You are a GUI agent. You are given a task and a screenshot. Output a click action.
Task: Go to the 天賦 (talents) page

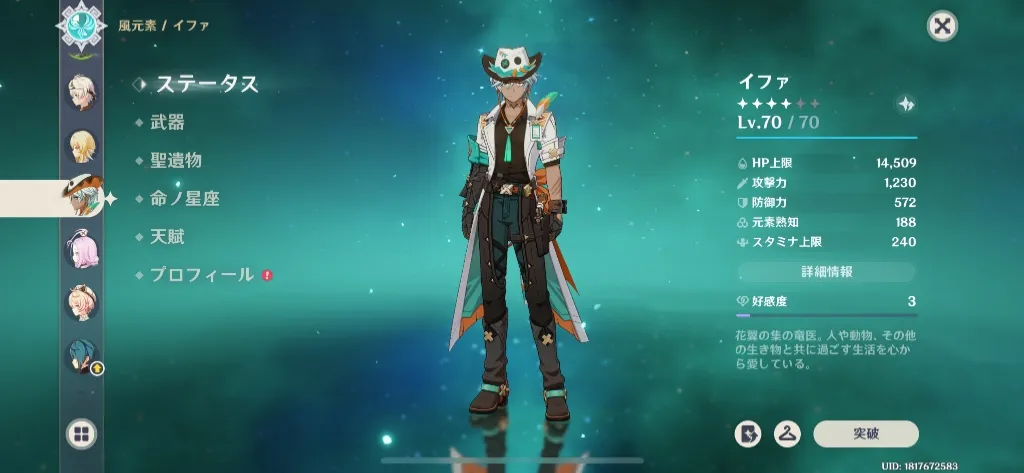[167, 237]
